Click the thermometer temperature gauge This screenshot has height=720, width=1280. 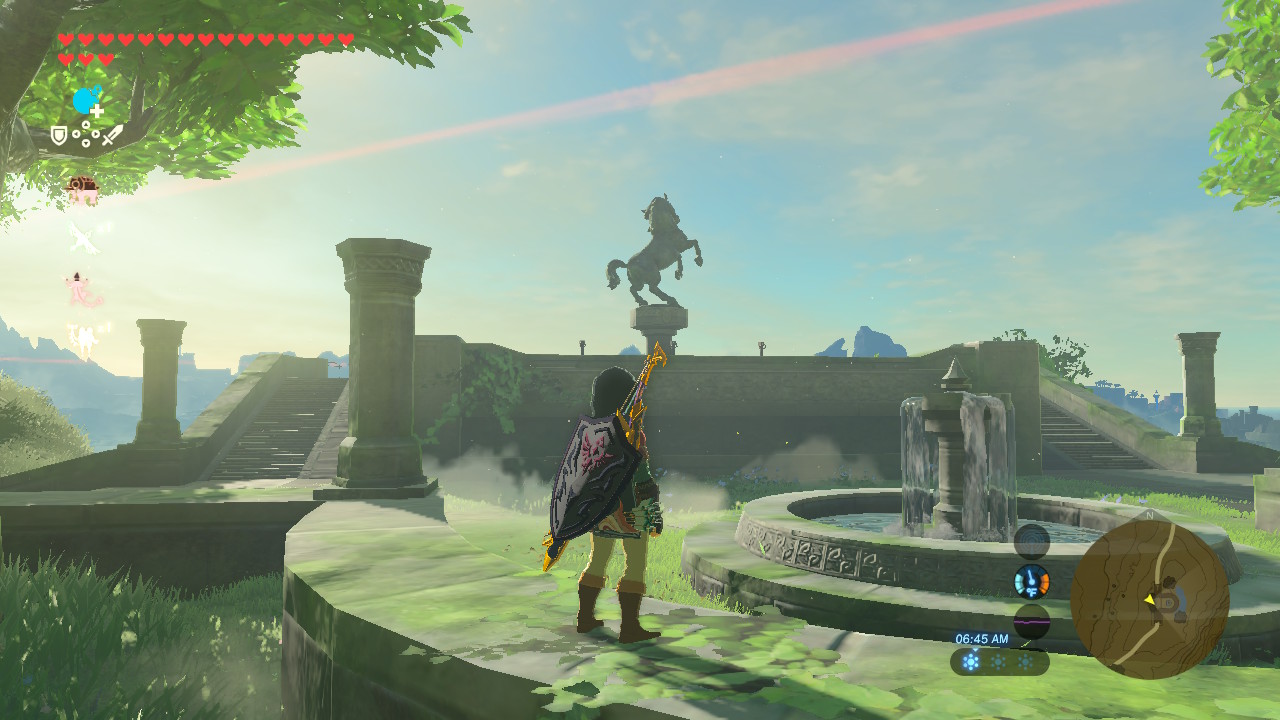pyautogui.click(x=1031, y=581)
